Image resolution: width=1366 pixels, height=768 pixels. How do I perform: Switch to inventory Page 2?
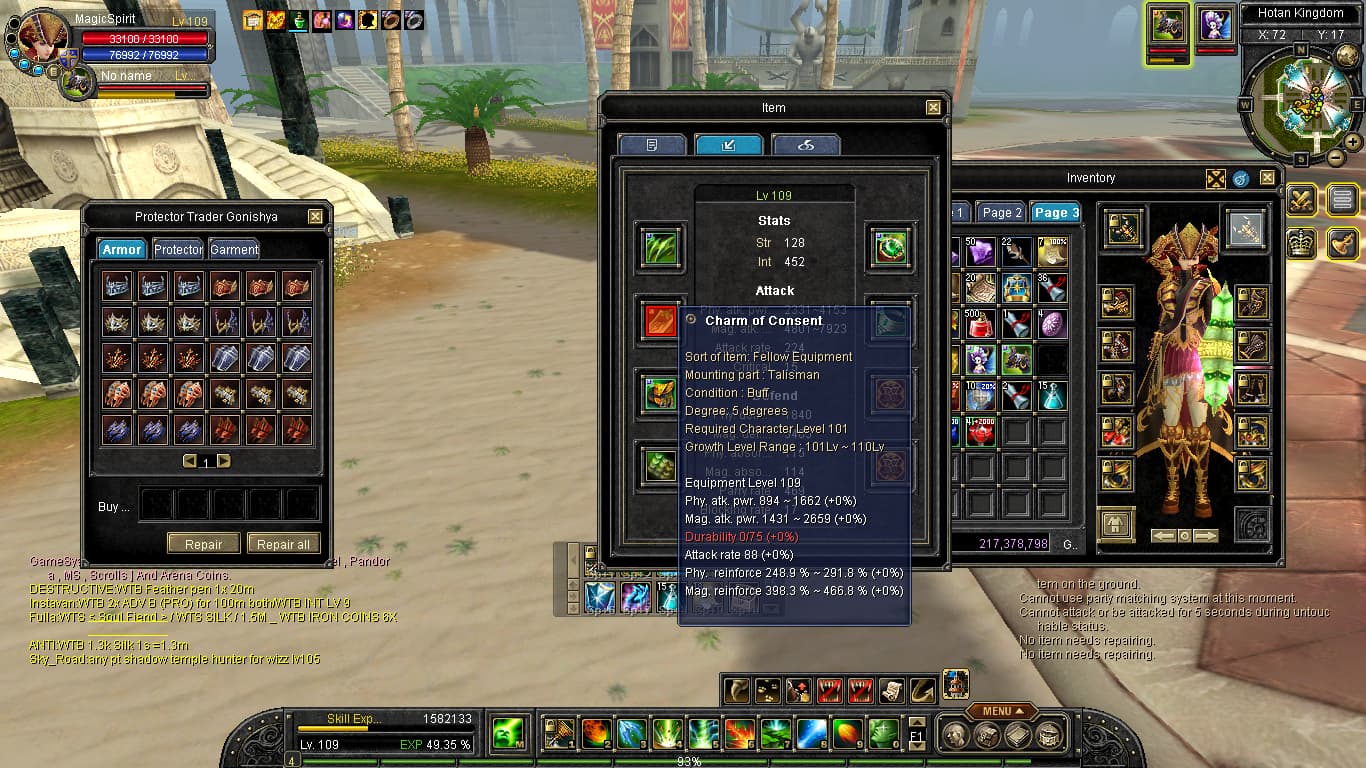tap(1001, 212)
